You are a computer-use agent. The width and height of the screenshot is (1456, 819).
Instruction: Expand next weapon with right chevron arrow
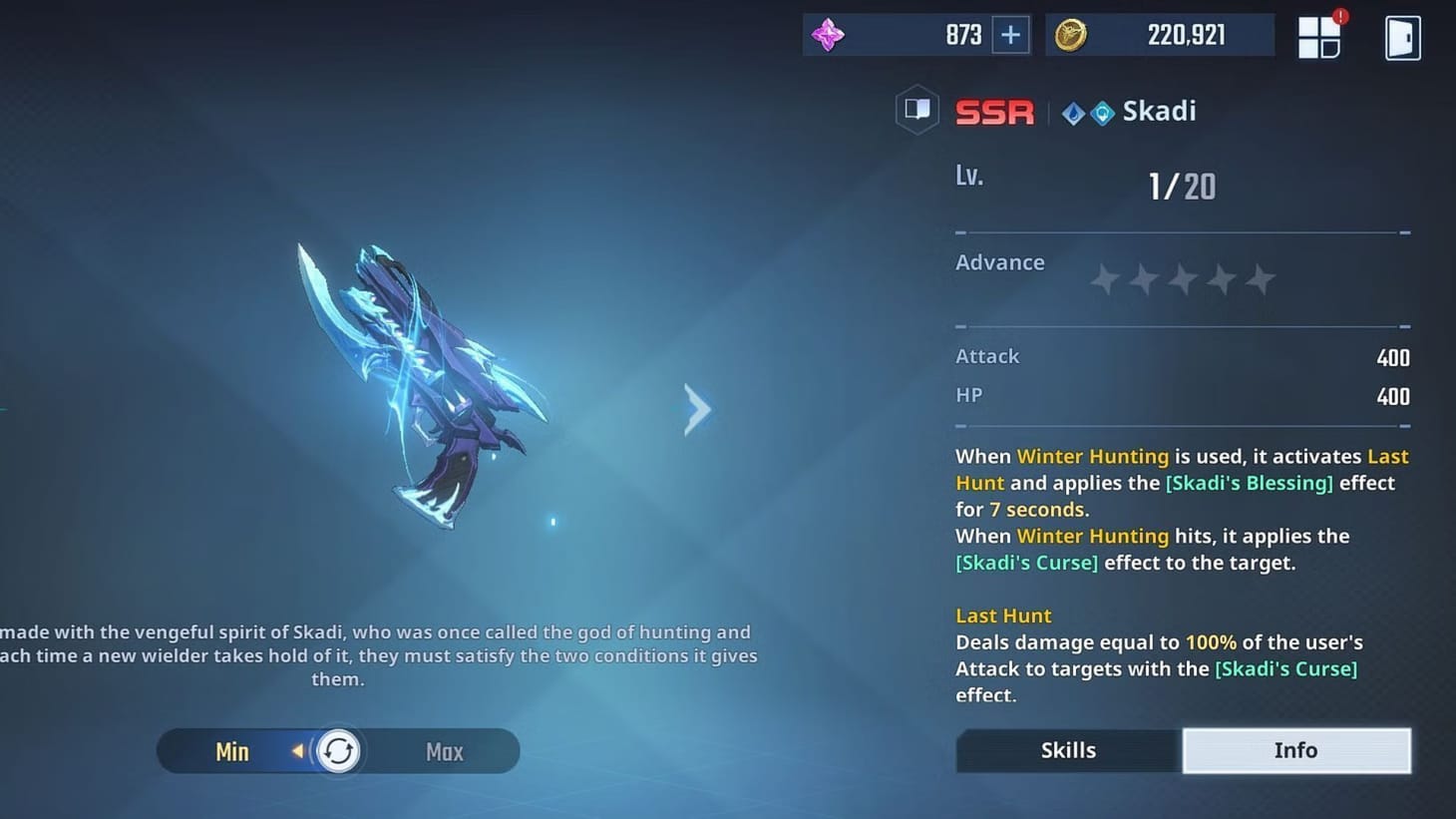[696, 409]
